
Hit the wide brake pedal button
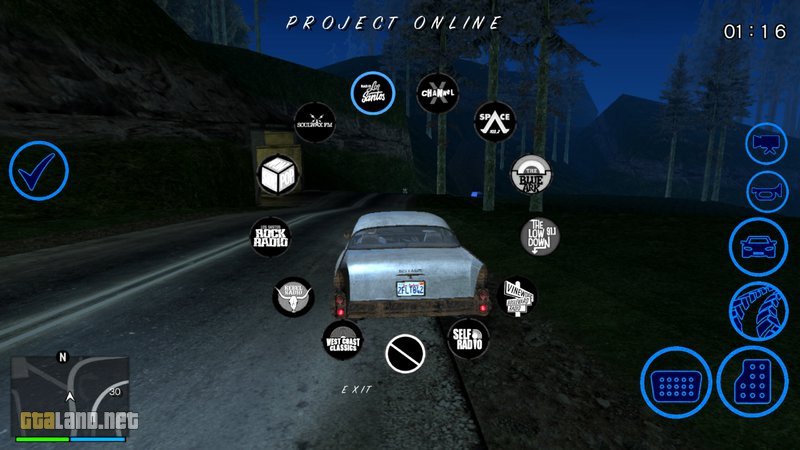tap(676, 383)
